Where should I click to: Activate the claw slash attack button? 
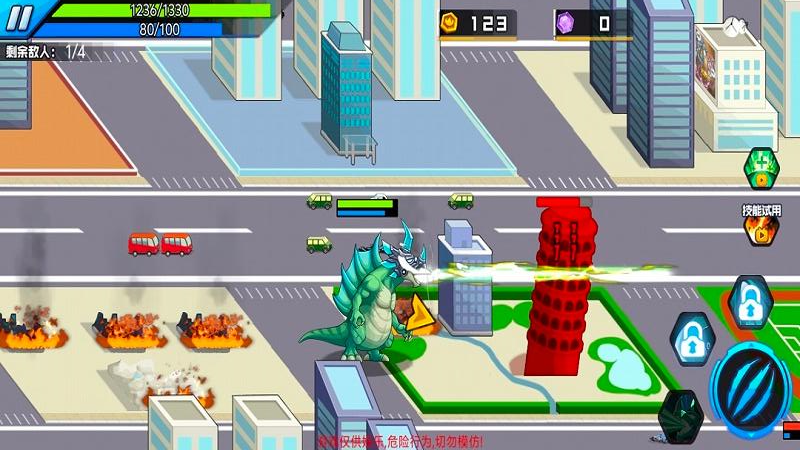(x=750, y=387)
